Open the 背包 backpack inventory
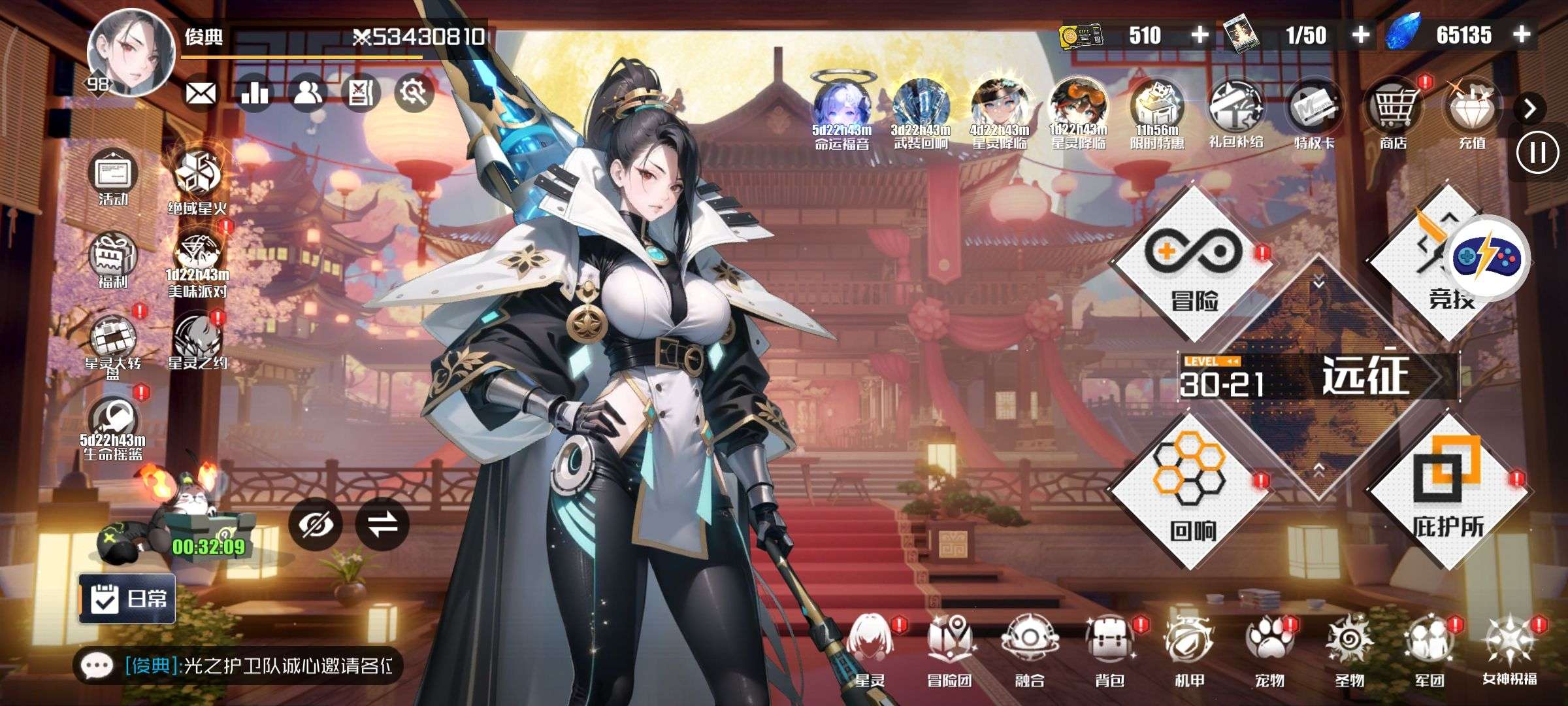The height and width of the screenshot is (706, 1568). click(x=1109, y=650)
